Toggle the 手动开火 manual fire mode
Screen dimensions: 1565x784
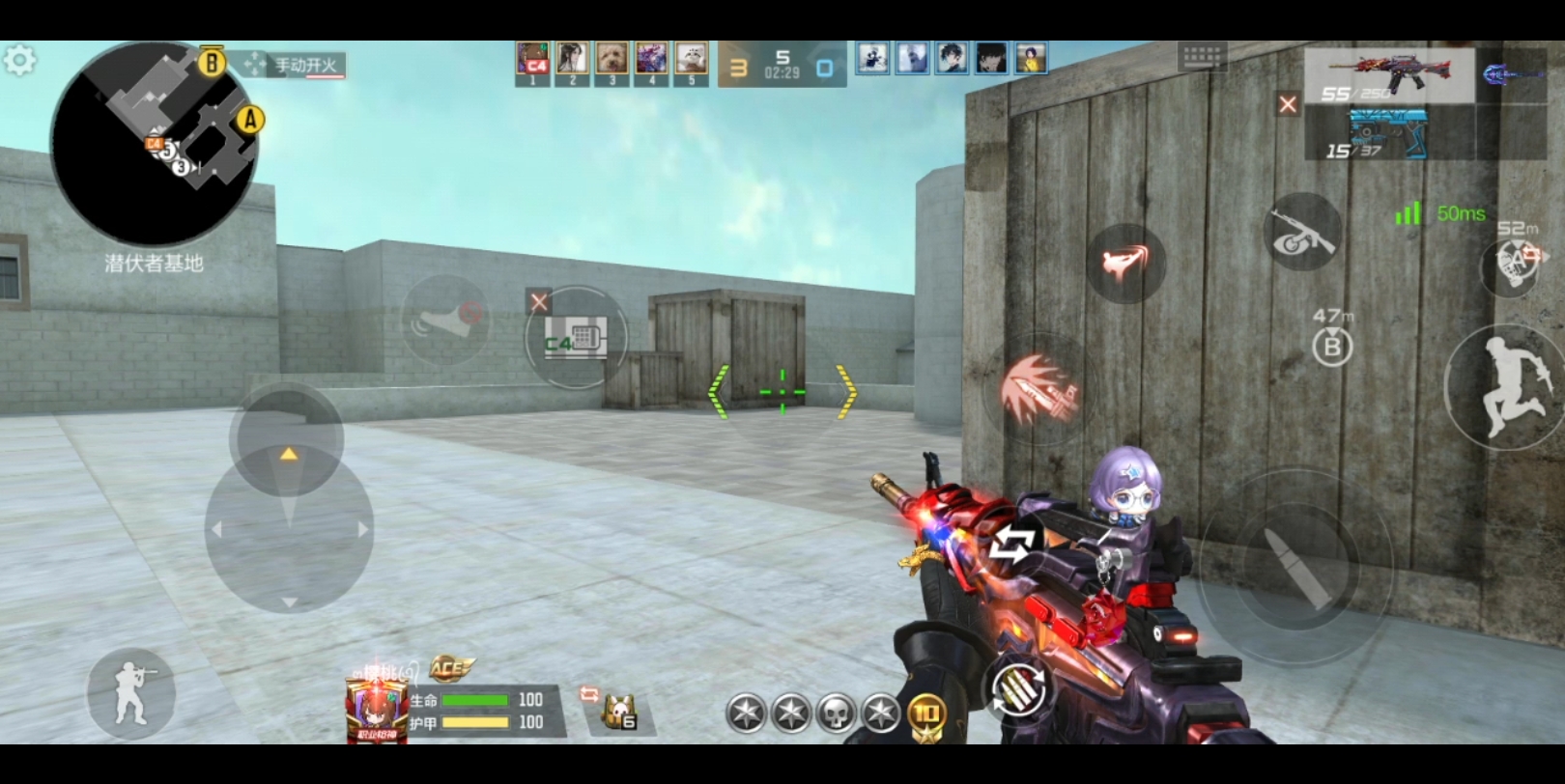(295, 66)
